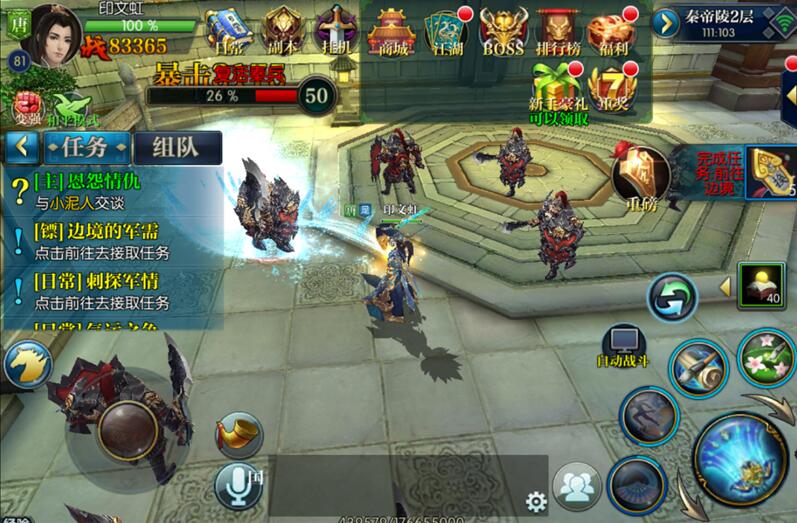Toggle 自动战斗 auto battle

(625, 345)
